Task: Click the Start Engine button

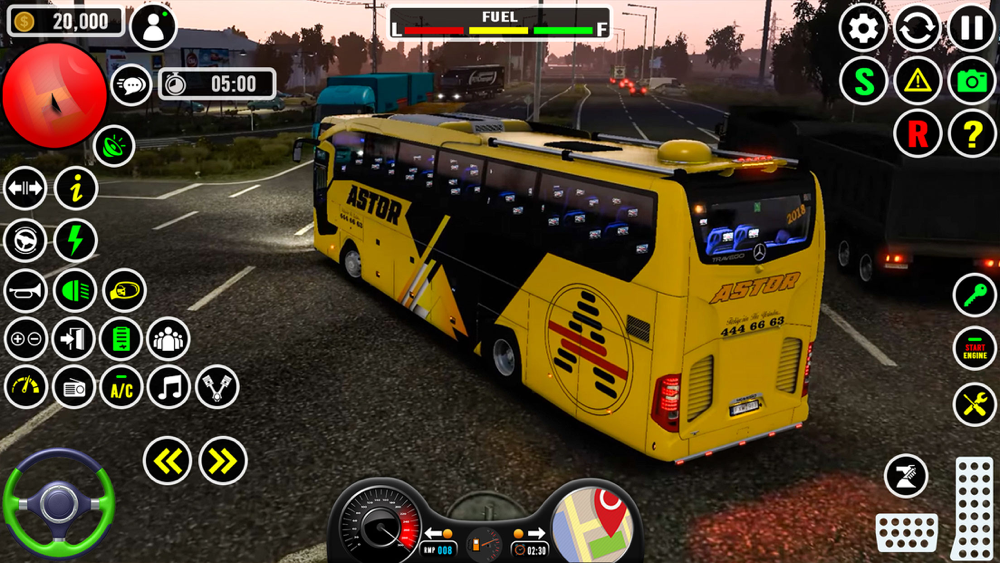Action: (x=974, y=349)
